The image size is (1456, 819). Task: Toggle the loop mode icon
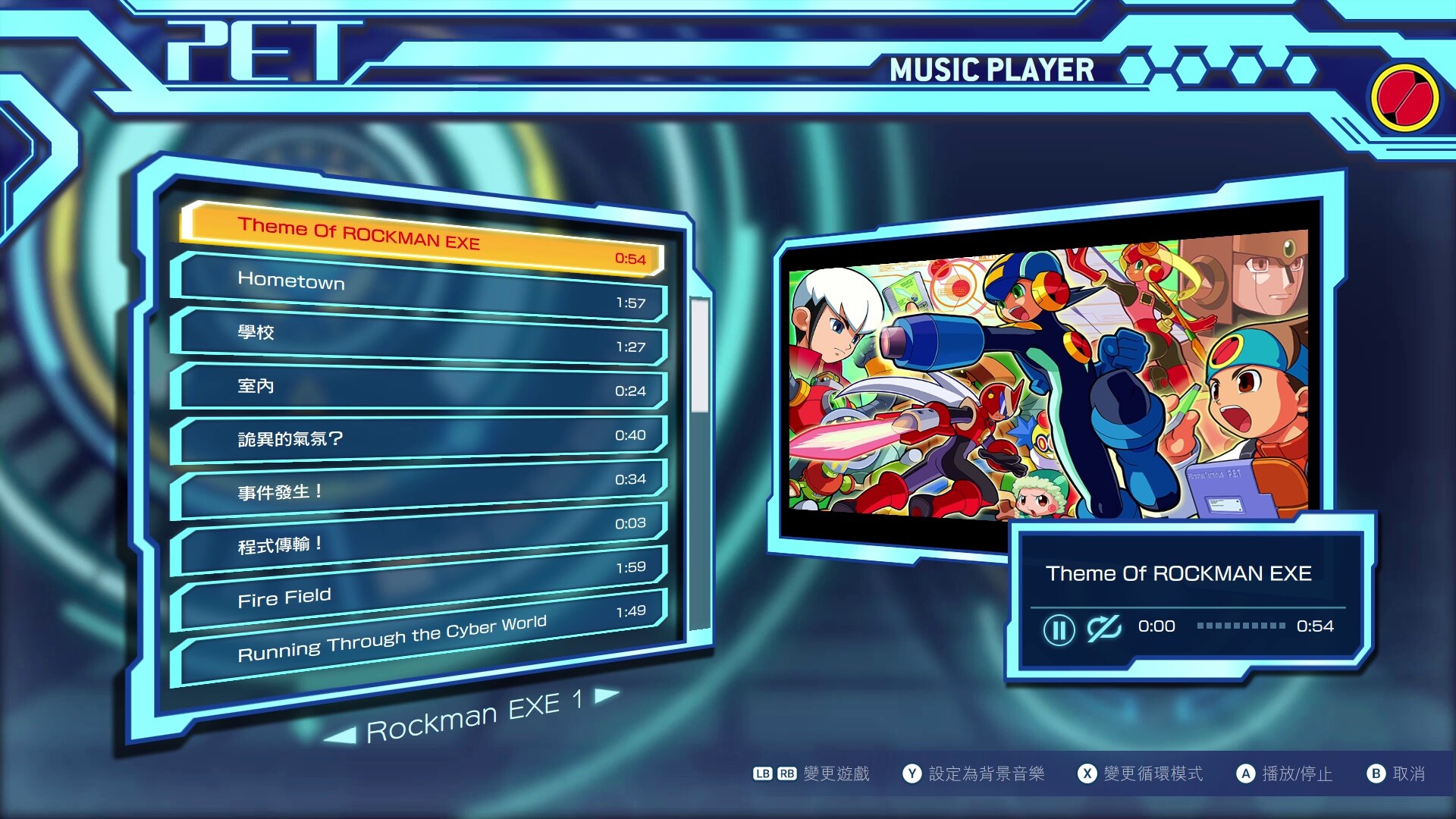coord(1103,628)
